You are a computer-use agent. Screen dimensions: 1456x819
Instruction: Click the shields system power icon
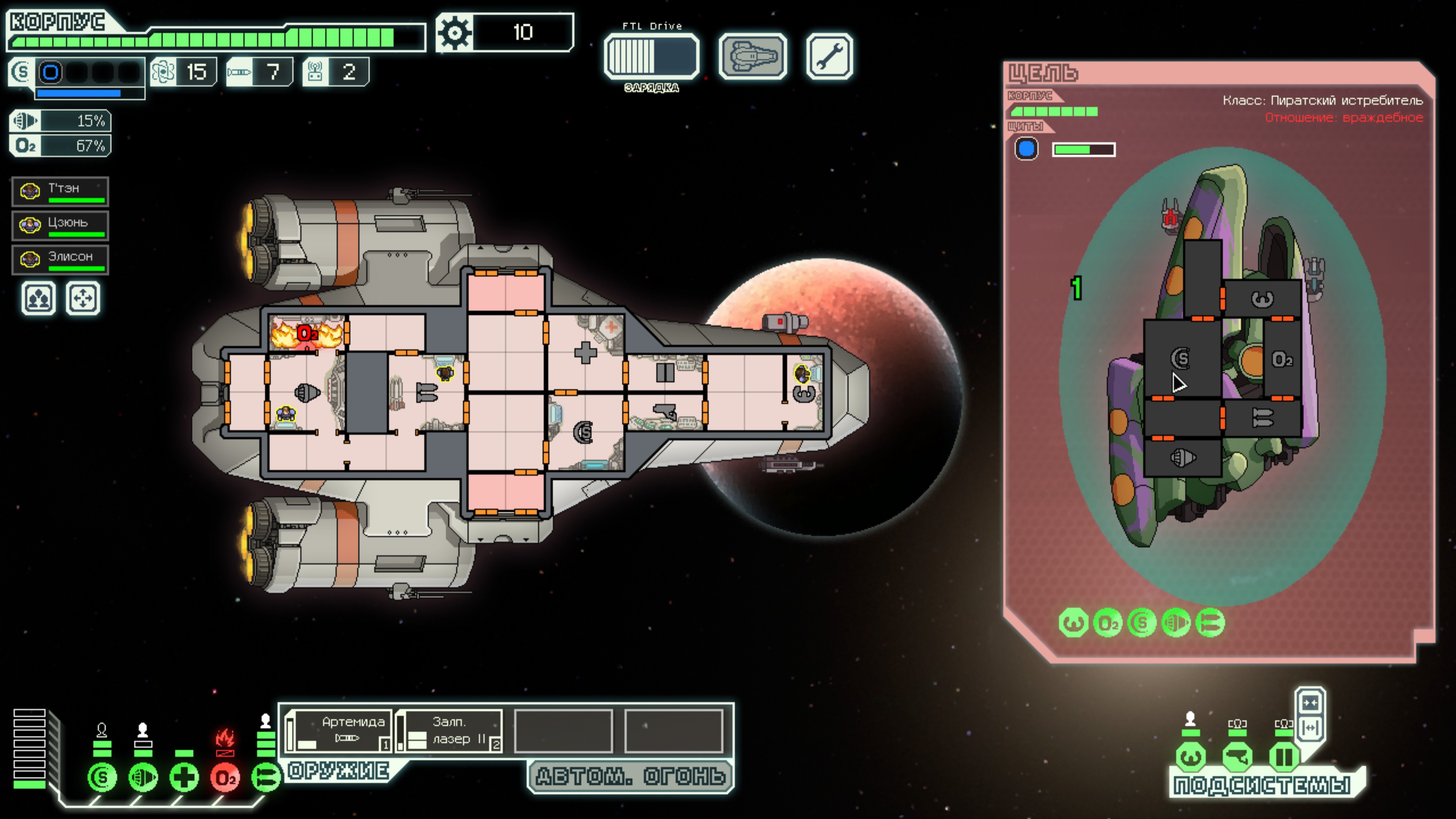(102, 778)
